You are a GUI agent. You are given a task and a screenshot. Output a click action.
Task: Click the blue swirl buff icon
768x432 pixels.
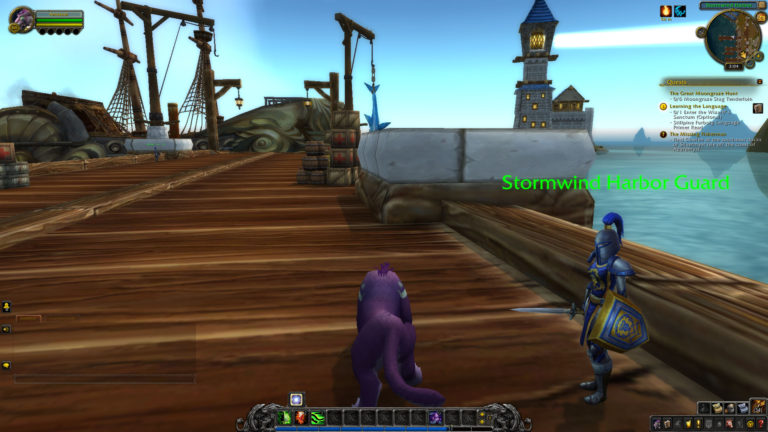click(x=680, y=11)
